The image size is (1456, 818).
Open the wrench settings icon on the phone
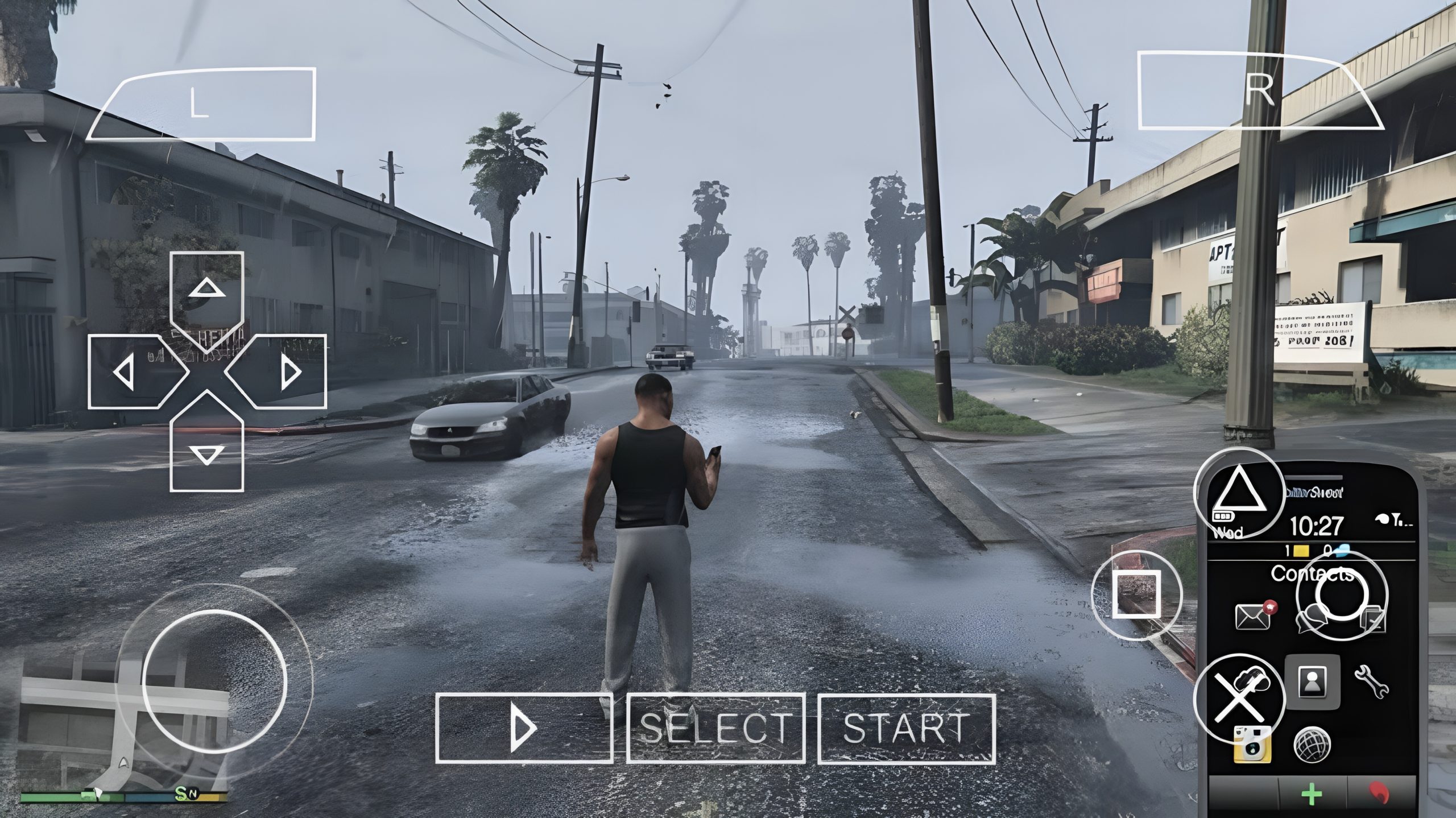[1371, 683]
